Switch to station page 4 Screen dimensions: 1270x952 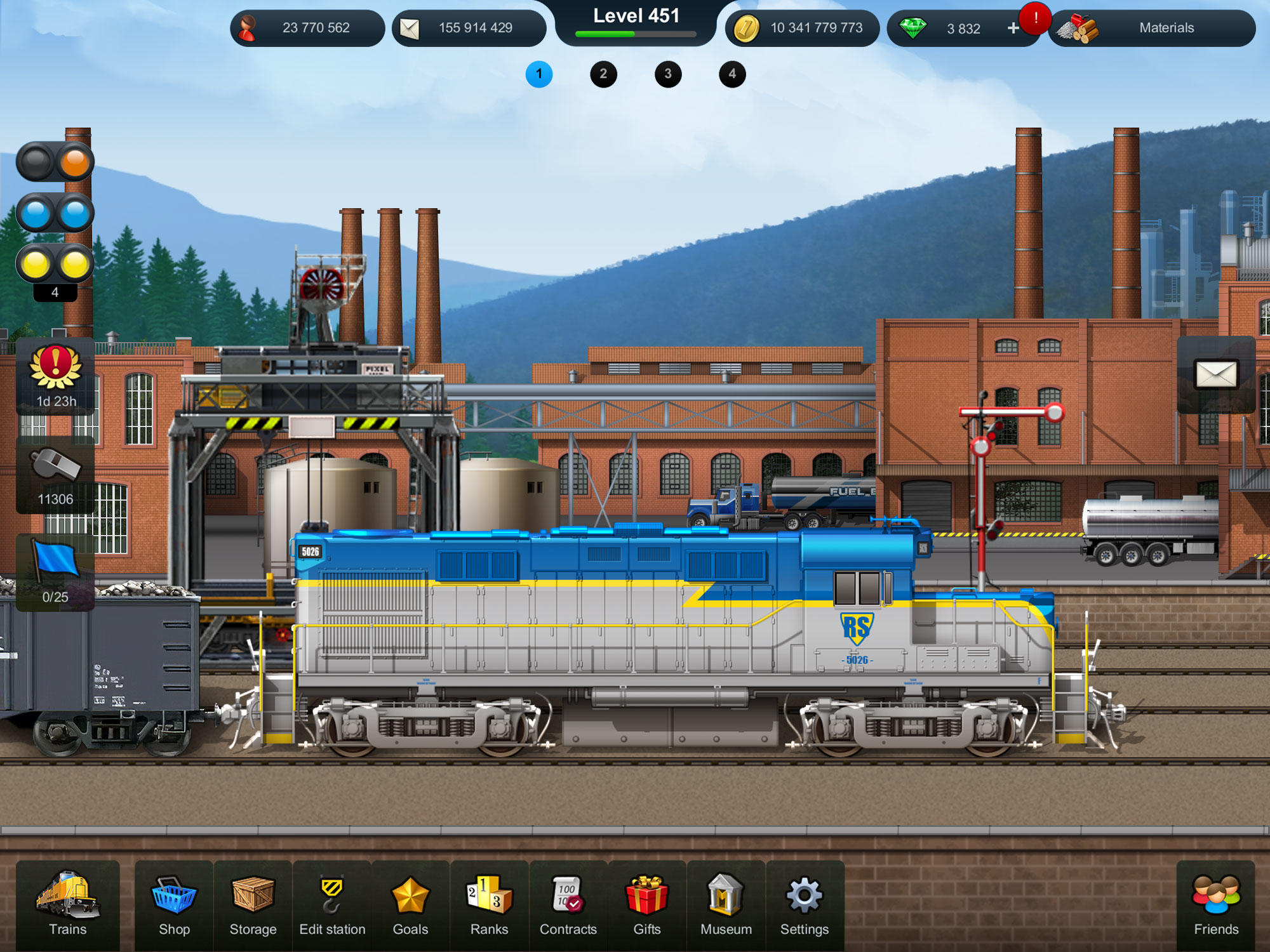pos(731,74)
